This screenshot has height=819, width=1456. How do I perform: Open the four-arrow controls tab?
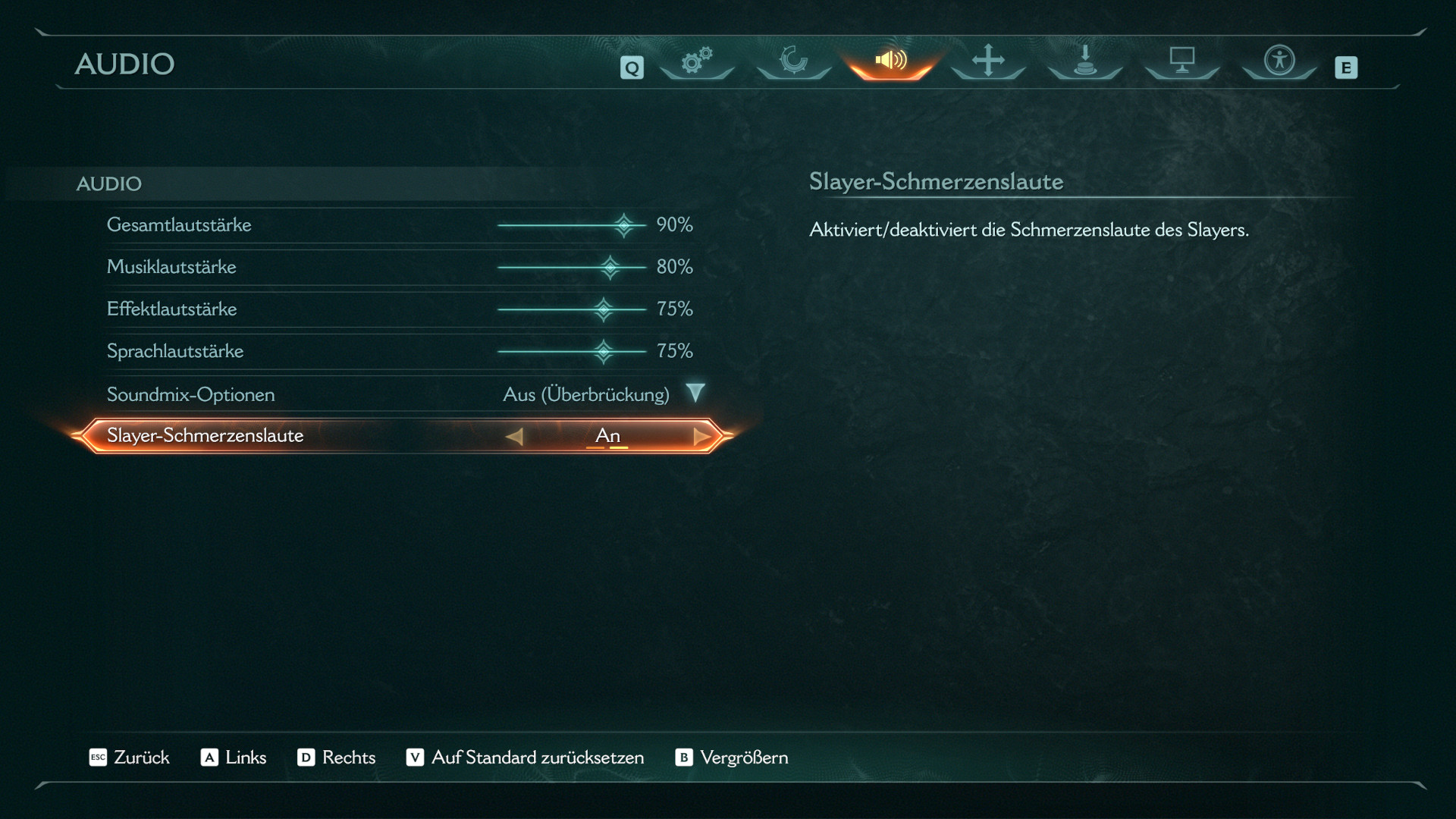tap(988, 61)
